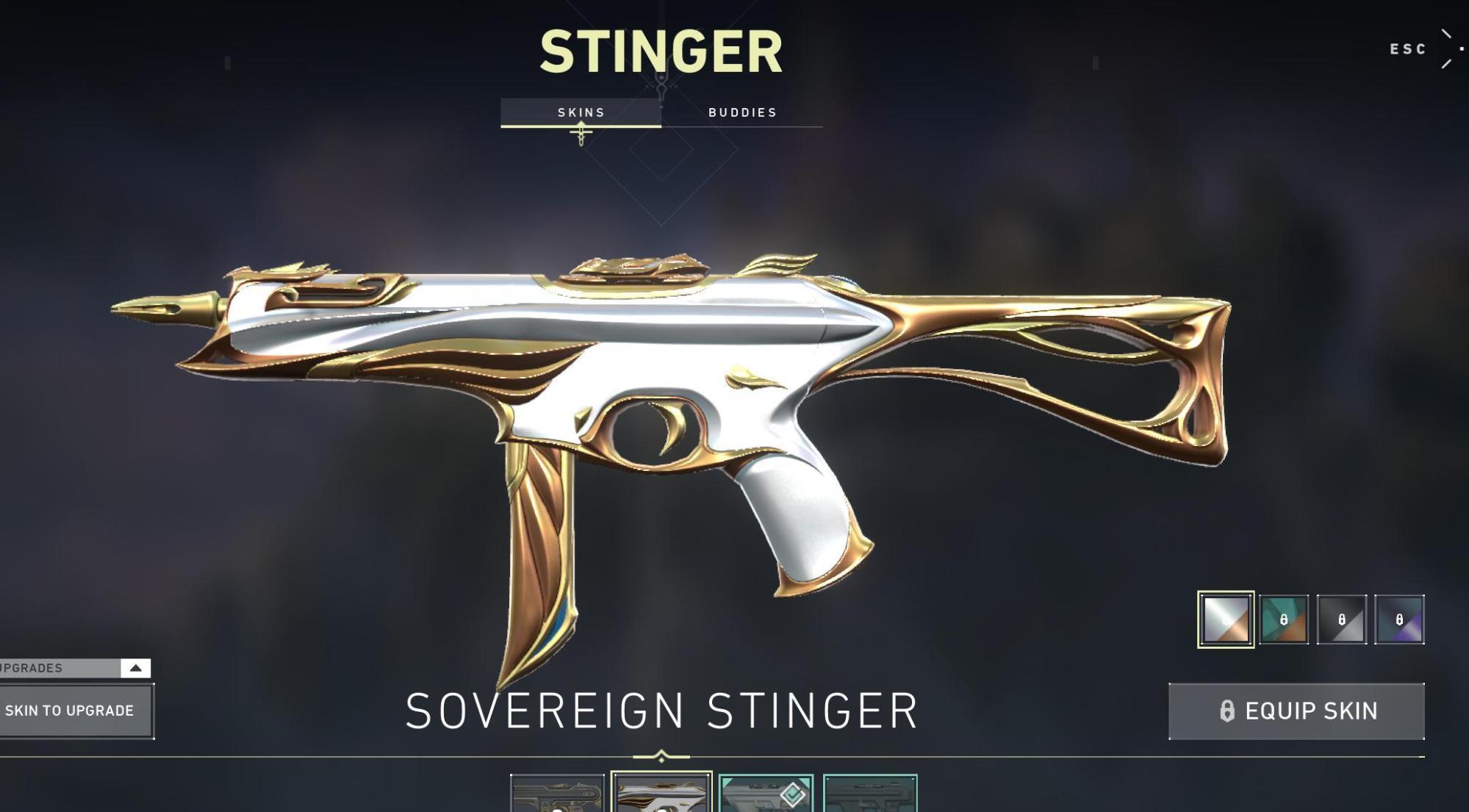Pick the dark gray skin thumbnail left of Sovereign
This screenshot has width=1469, height=812.
tap(557, 794)
